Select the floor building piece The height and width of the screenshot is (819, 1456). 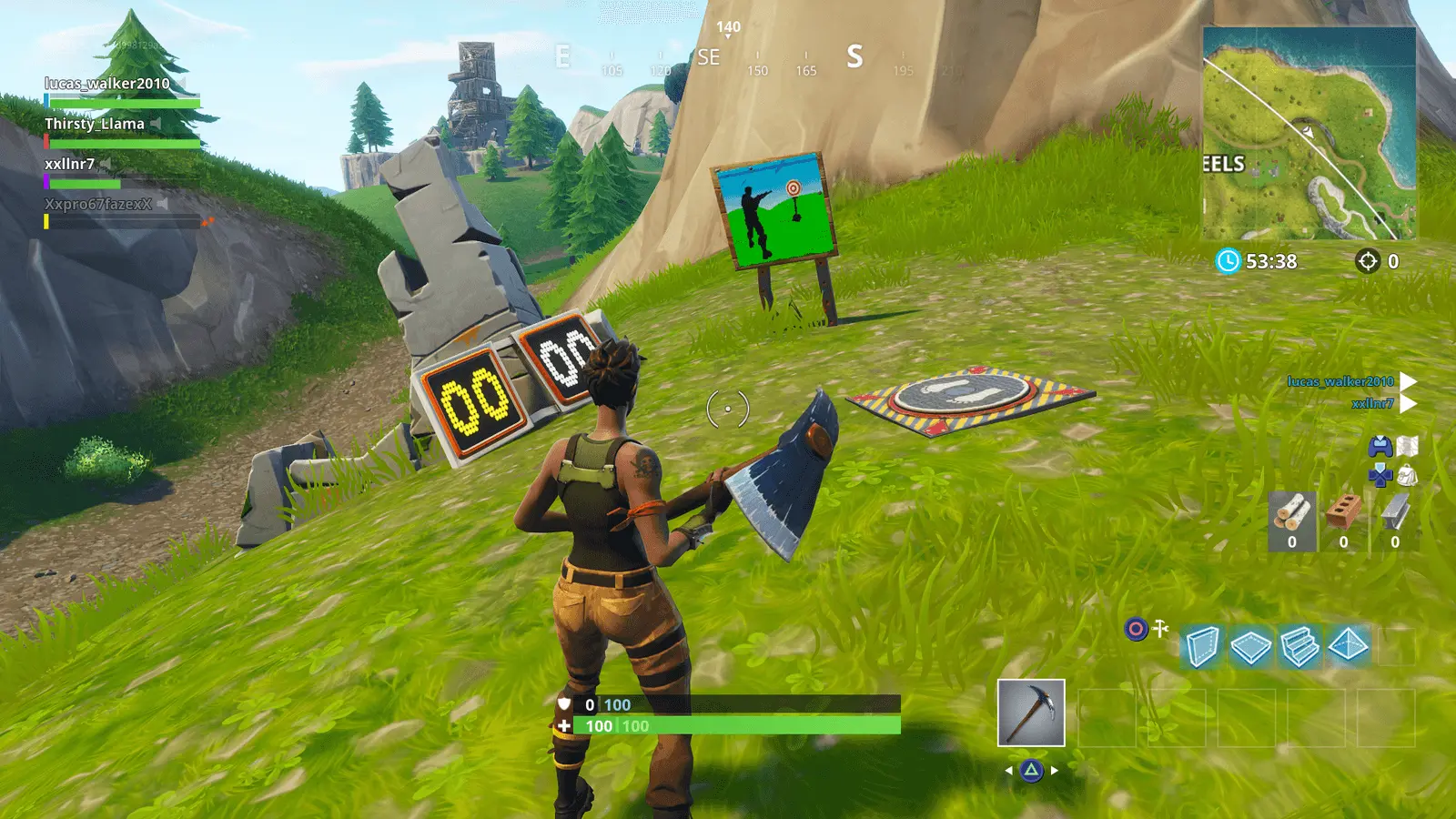pyautogui.click(x=1250, y=646)
